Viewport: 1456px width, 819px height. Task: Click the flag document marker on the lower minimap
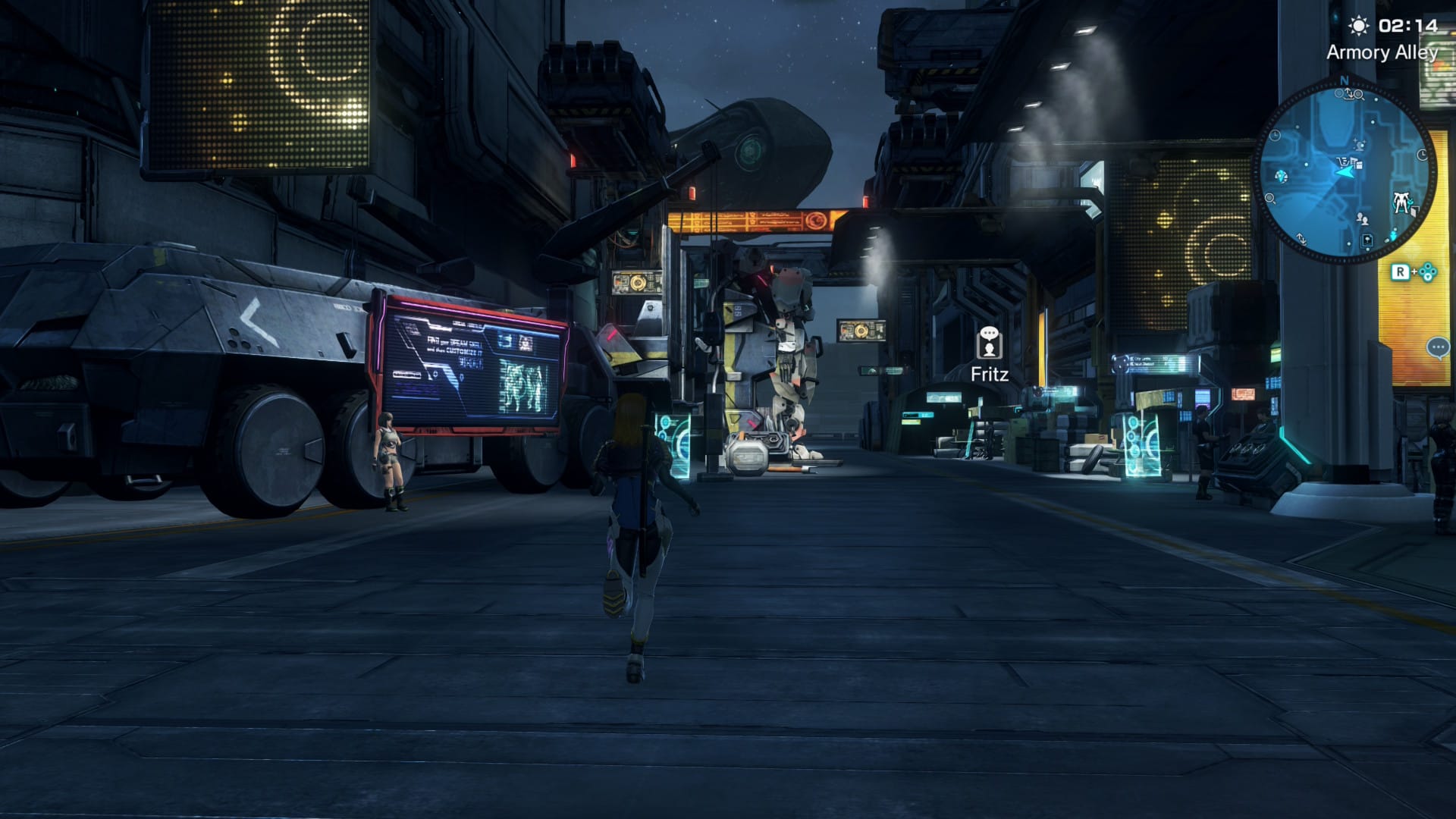point(1366,240)
